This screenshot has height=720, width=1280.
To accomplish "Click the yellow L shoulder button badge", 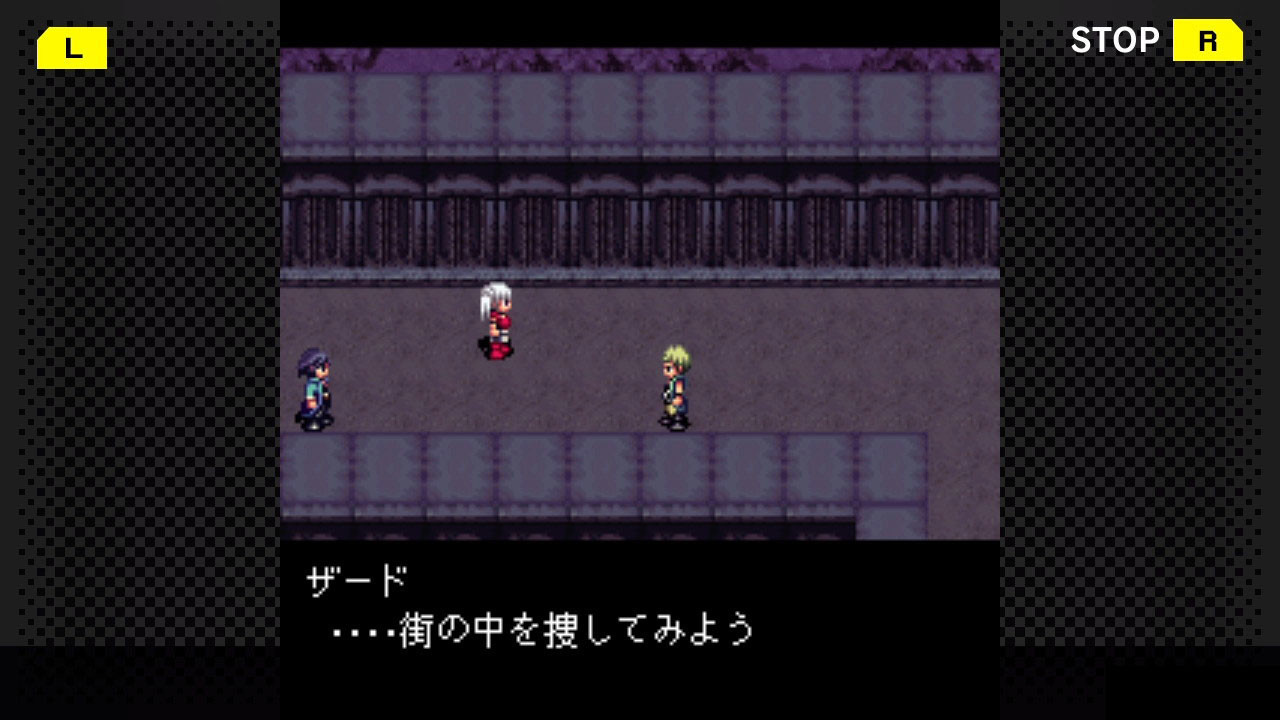I will tap(71, 47).
